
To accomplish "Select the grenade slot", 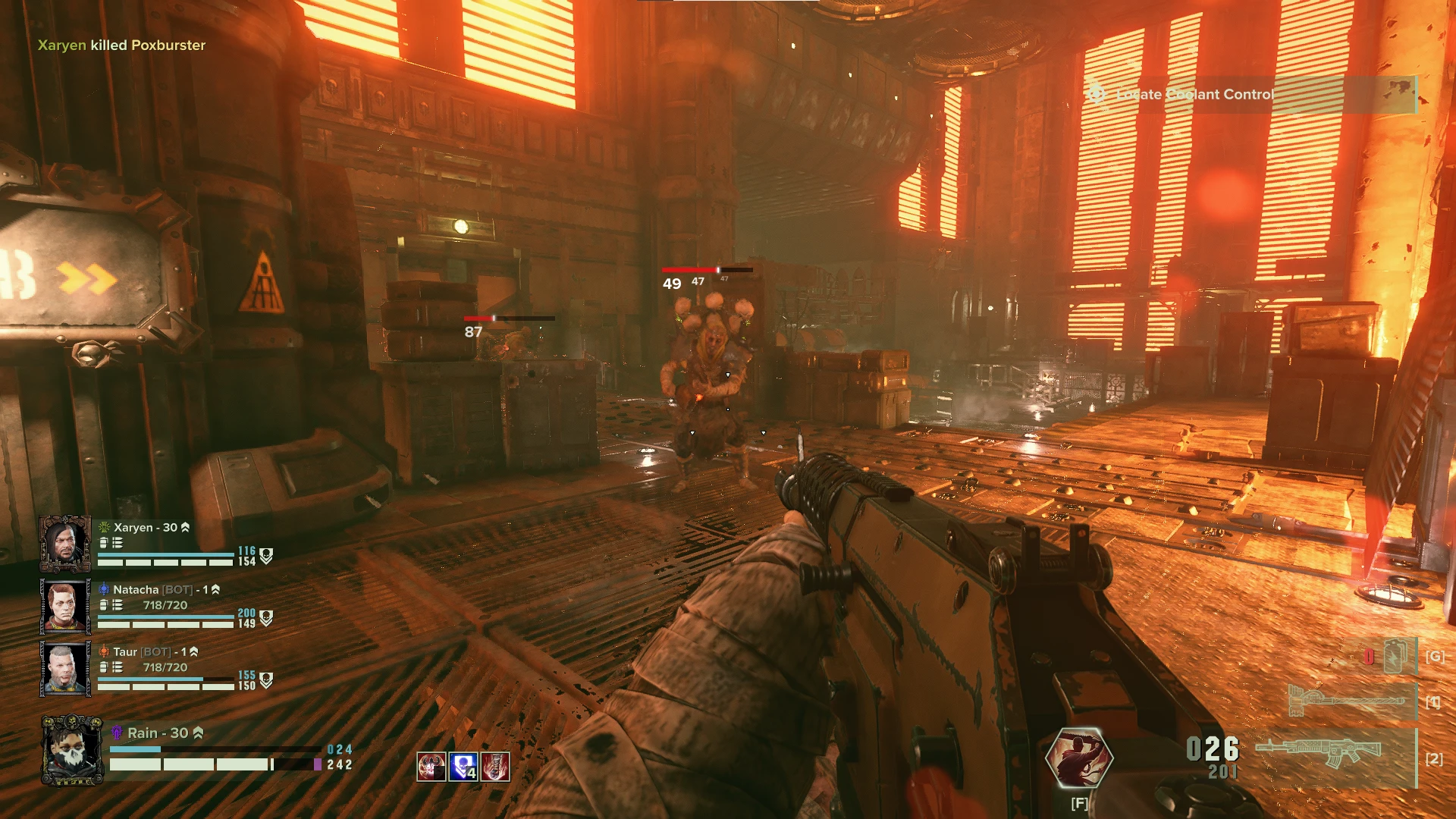I will coord(1395,656).
